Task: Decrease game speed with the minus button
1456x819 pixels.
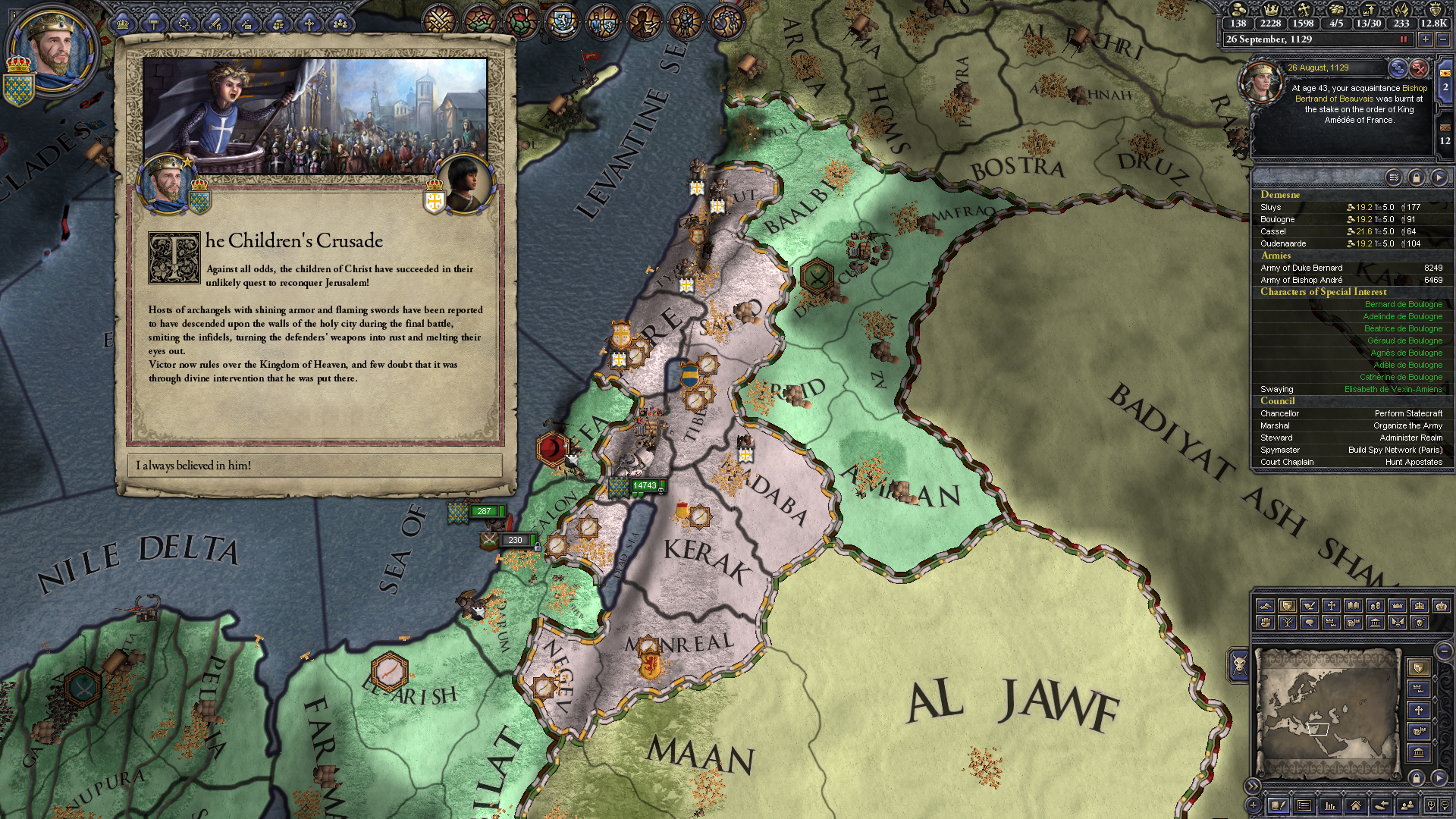Action: (x=1443, y=39)
